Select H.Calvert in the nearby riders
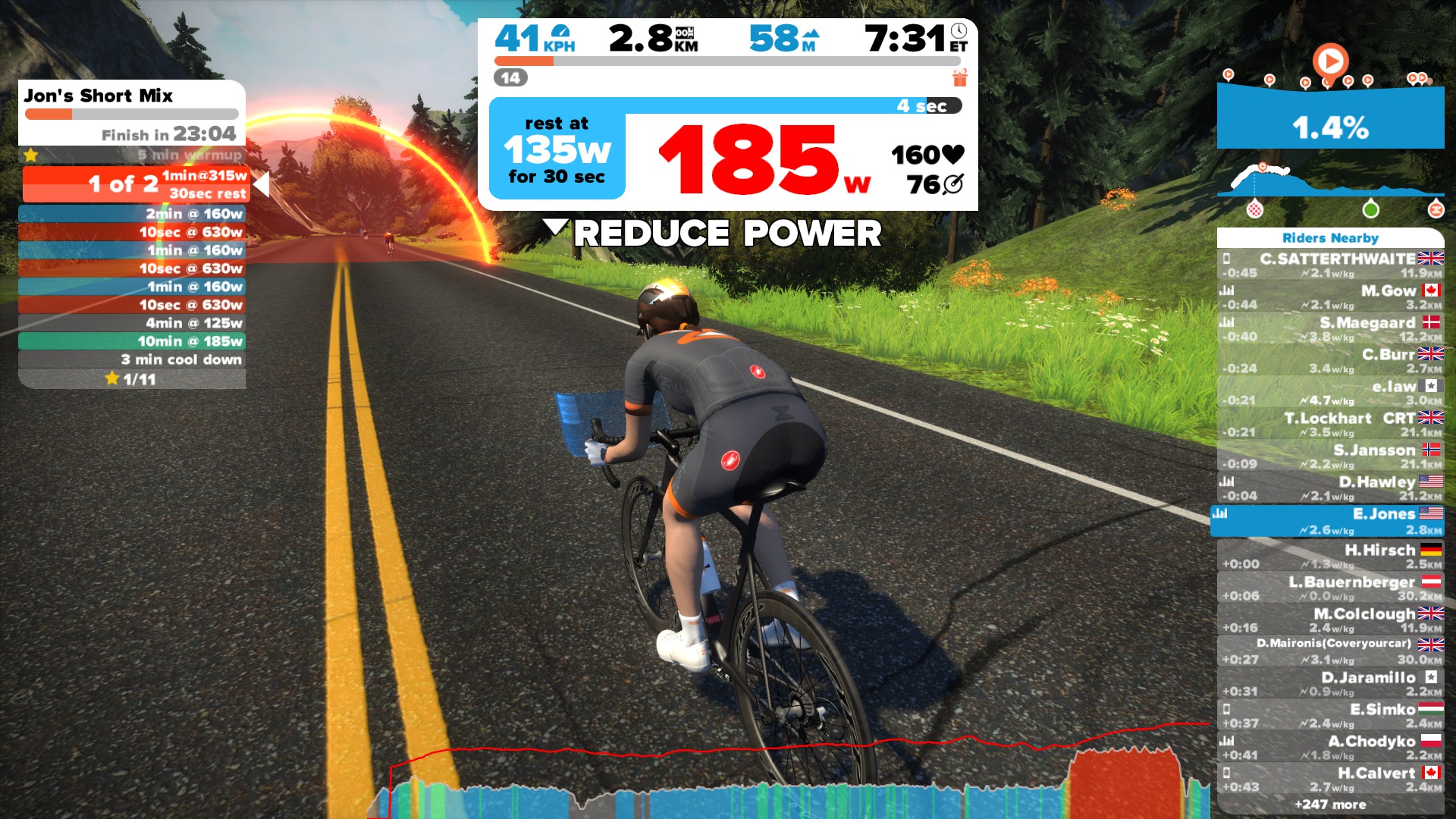 point(1331,780)
